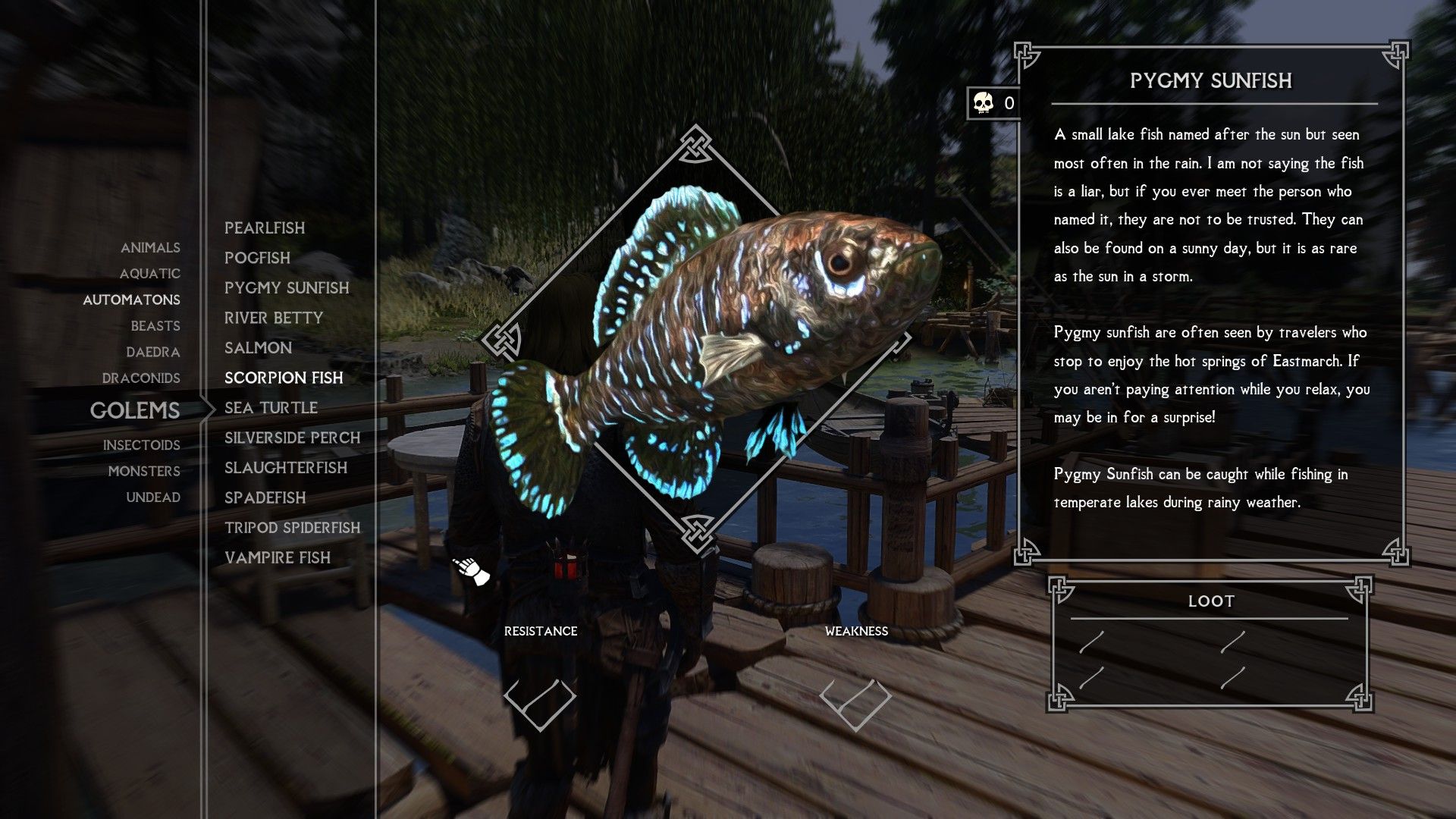The width and height of the screenshot is (1456, 819).
Task: Select SCORPION FISH from the list
Action: coord(284,378)
